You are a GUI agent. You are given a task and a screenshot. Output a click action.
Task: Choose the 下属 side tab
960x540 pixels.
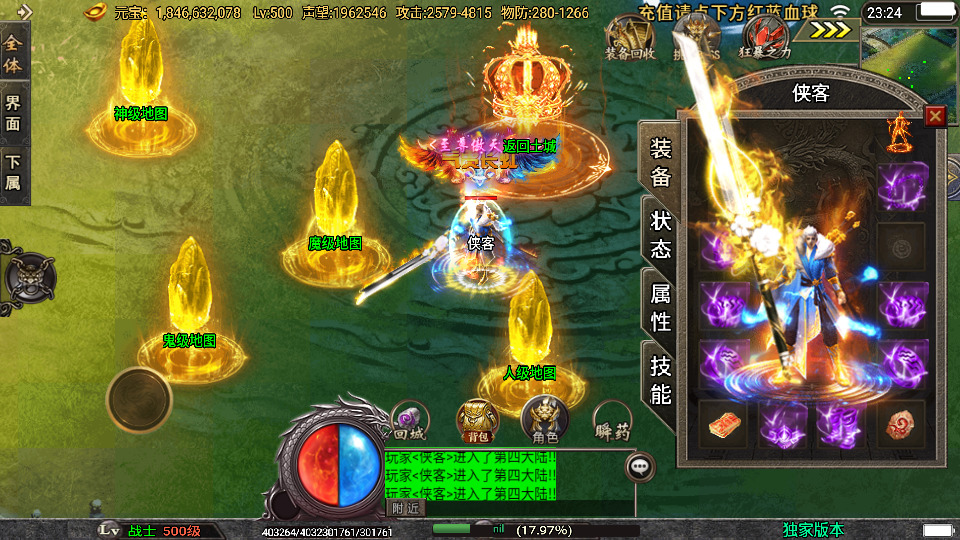[14, 172]
